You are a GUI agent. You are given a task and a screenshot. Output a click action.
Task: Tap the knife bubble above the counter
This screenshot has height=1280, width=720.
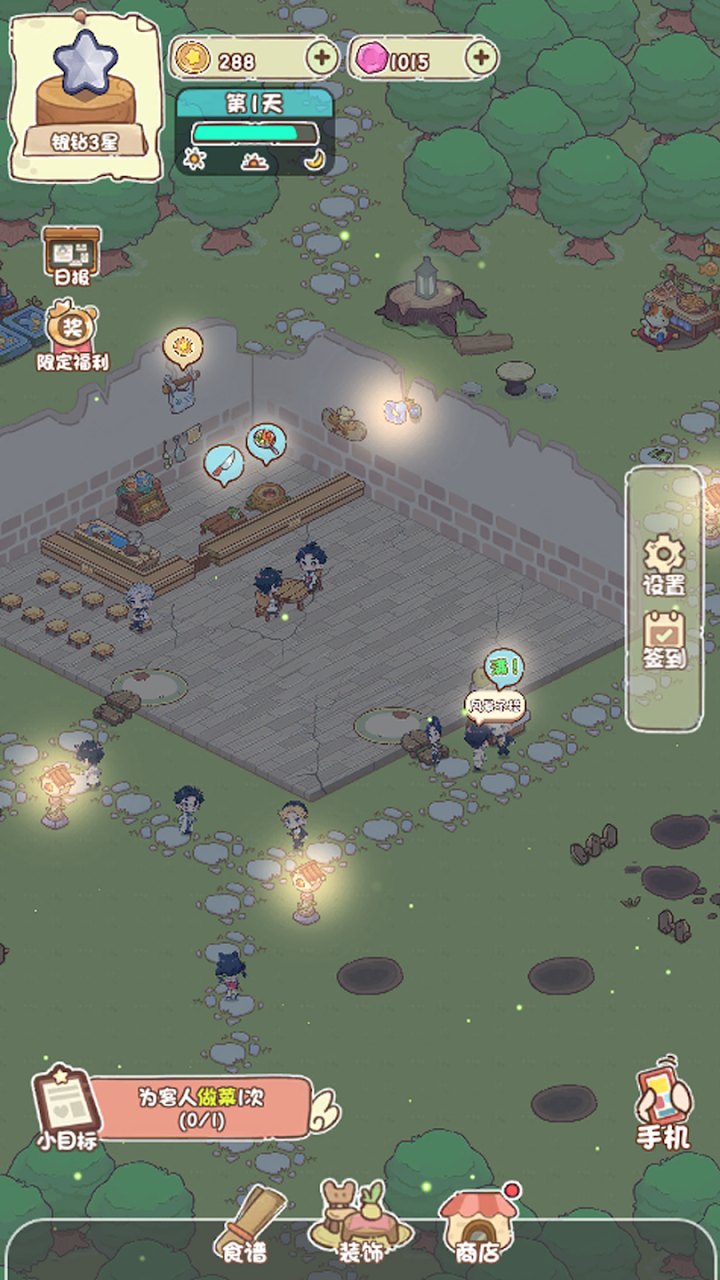coord(223,463)
